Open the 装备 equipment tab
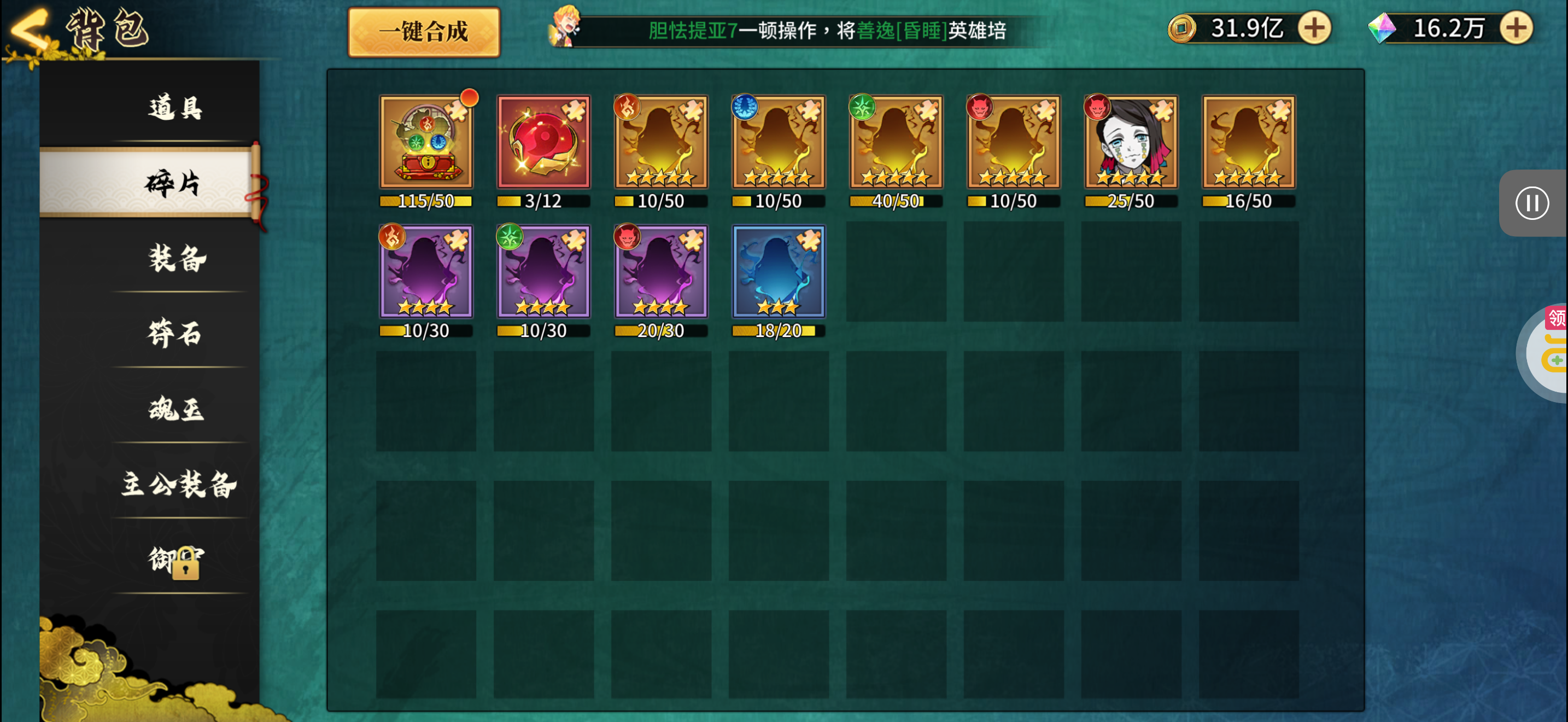 177,258
